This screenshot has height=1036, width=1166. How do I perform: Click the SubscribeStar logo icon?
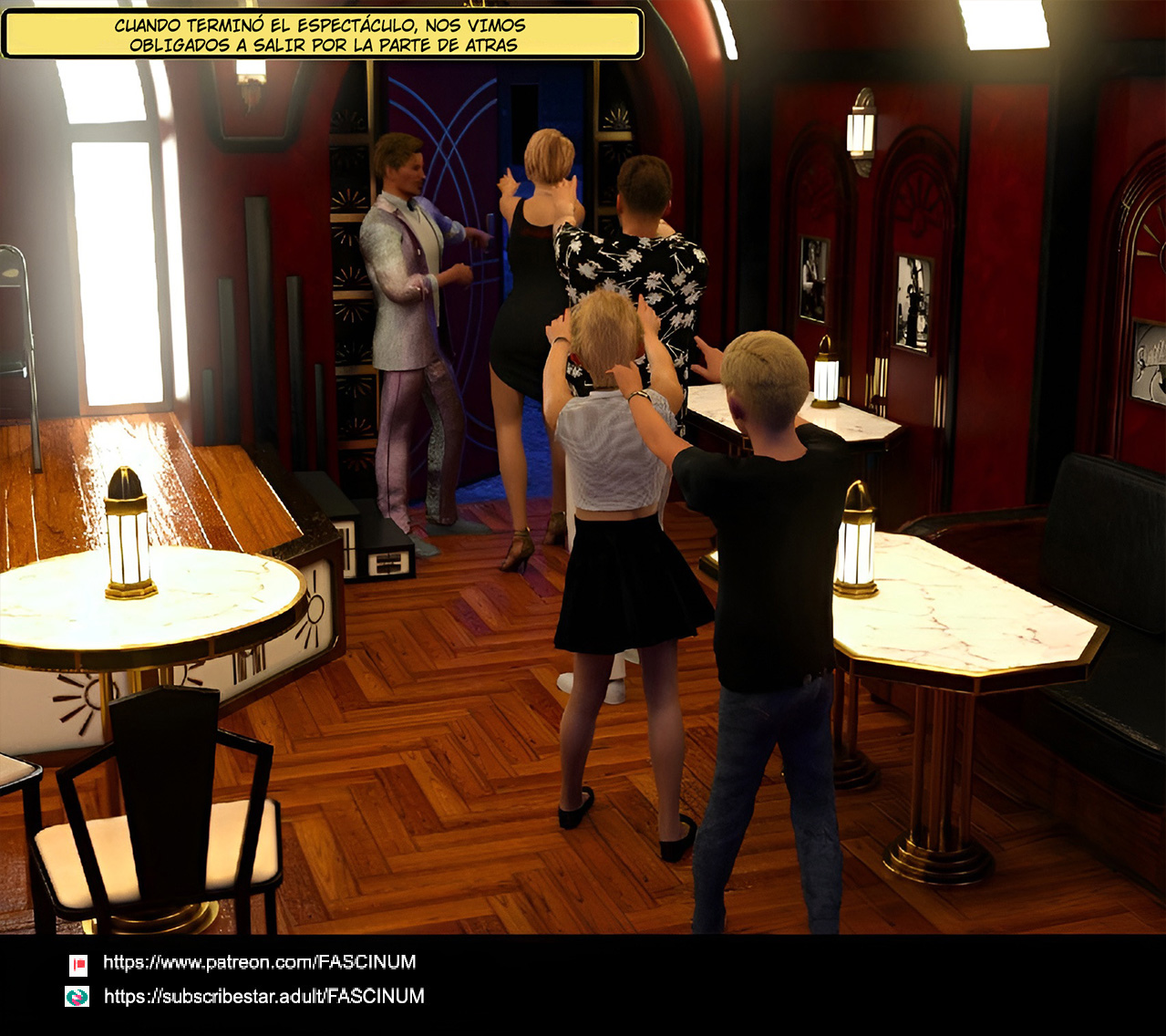coord(77,997)
